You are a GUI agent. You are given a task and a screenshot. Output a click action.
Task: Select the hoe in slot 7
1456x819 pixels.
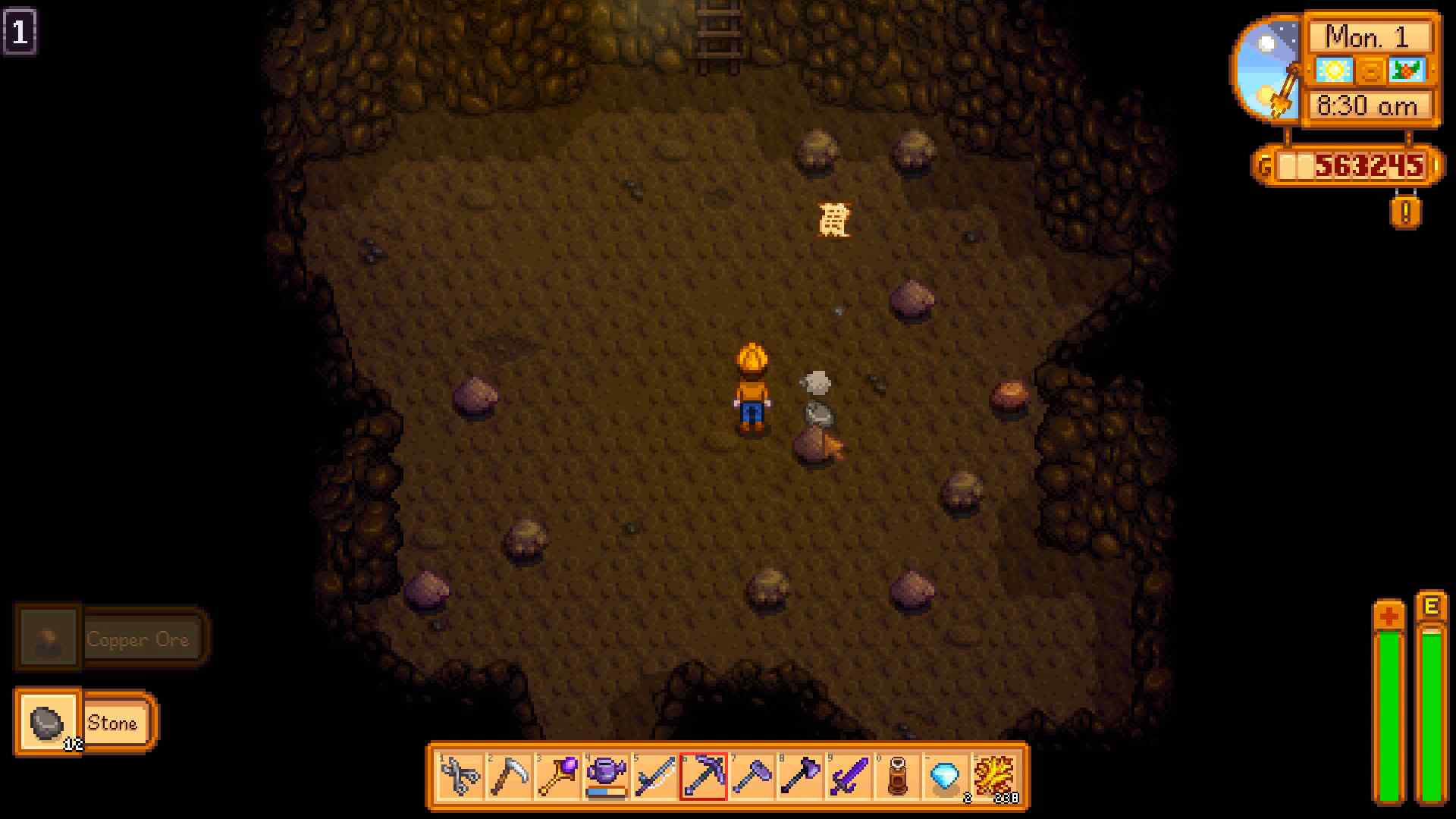point(753,775)
